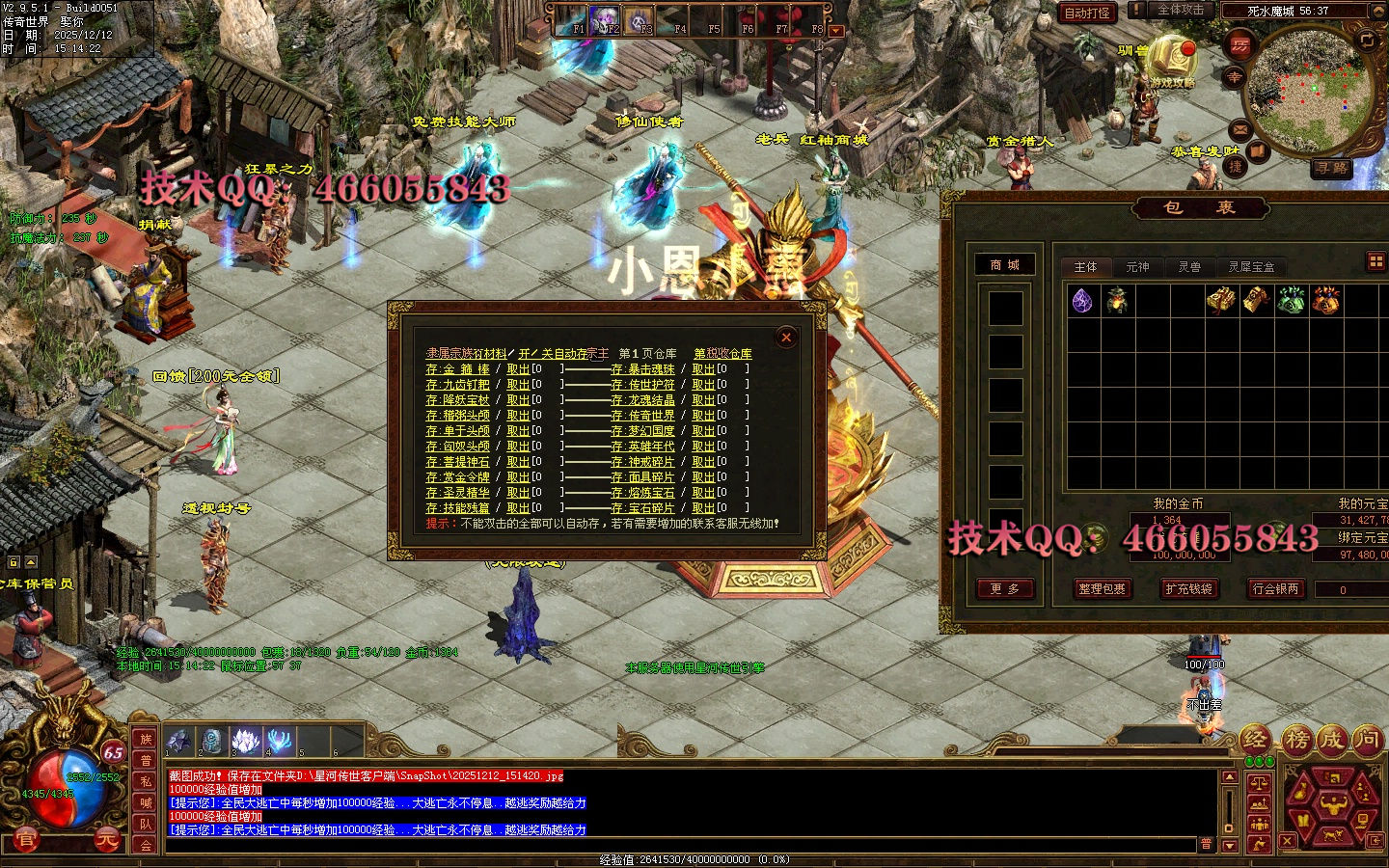This screenshot has width=1389, height=868.
Task: Open the 商城 shop from bag panel
Action: 1004,264
